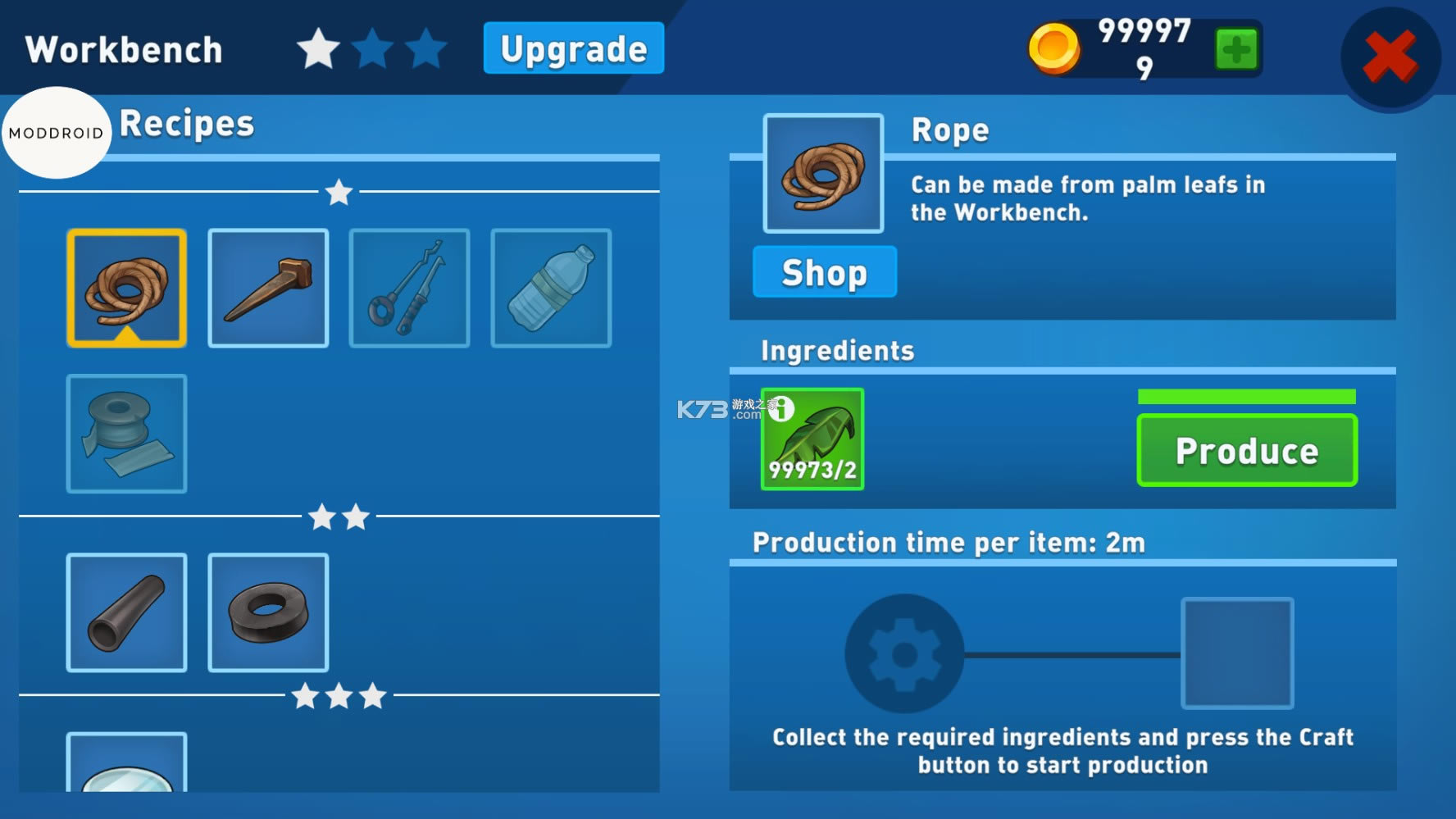Close the Workbench window
The width and height of the screenshot is (1456, 819).
1390,56
